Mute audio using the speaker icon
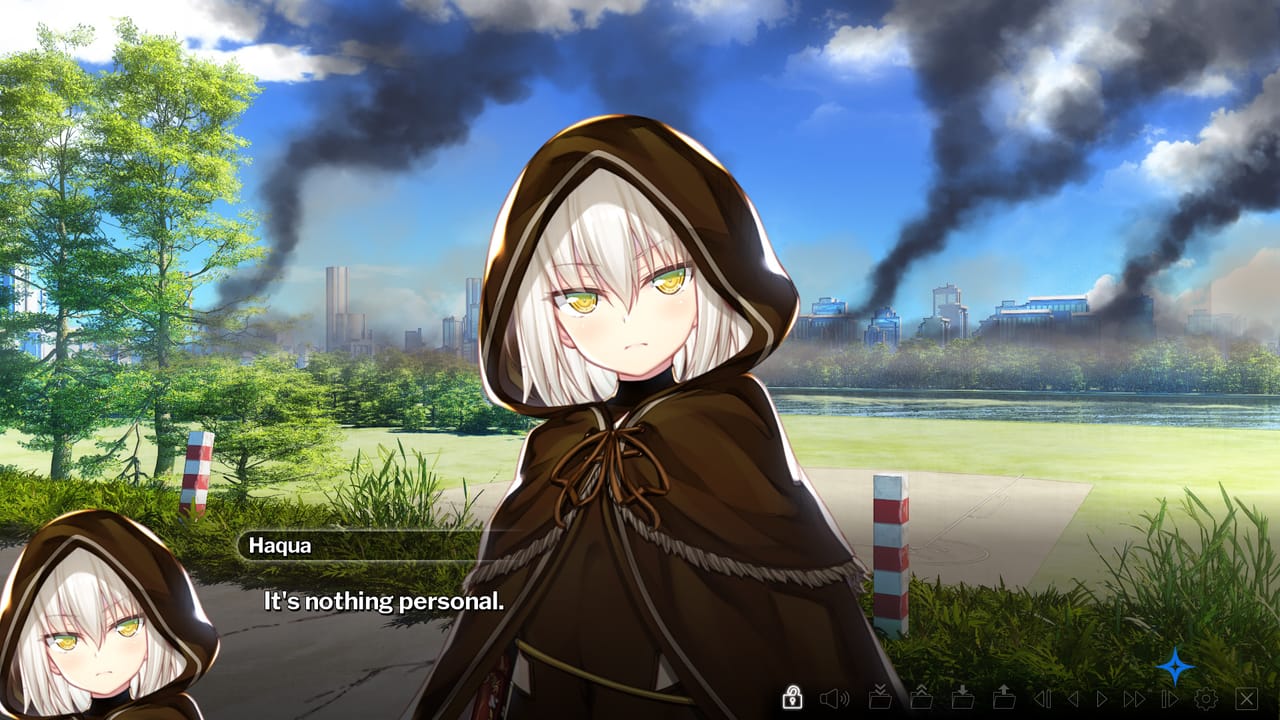This screenshot has width=1280, height=720. pyautogui.click(x=833, y=700)
